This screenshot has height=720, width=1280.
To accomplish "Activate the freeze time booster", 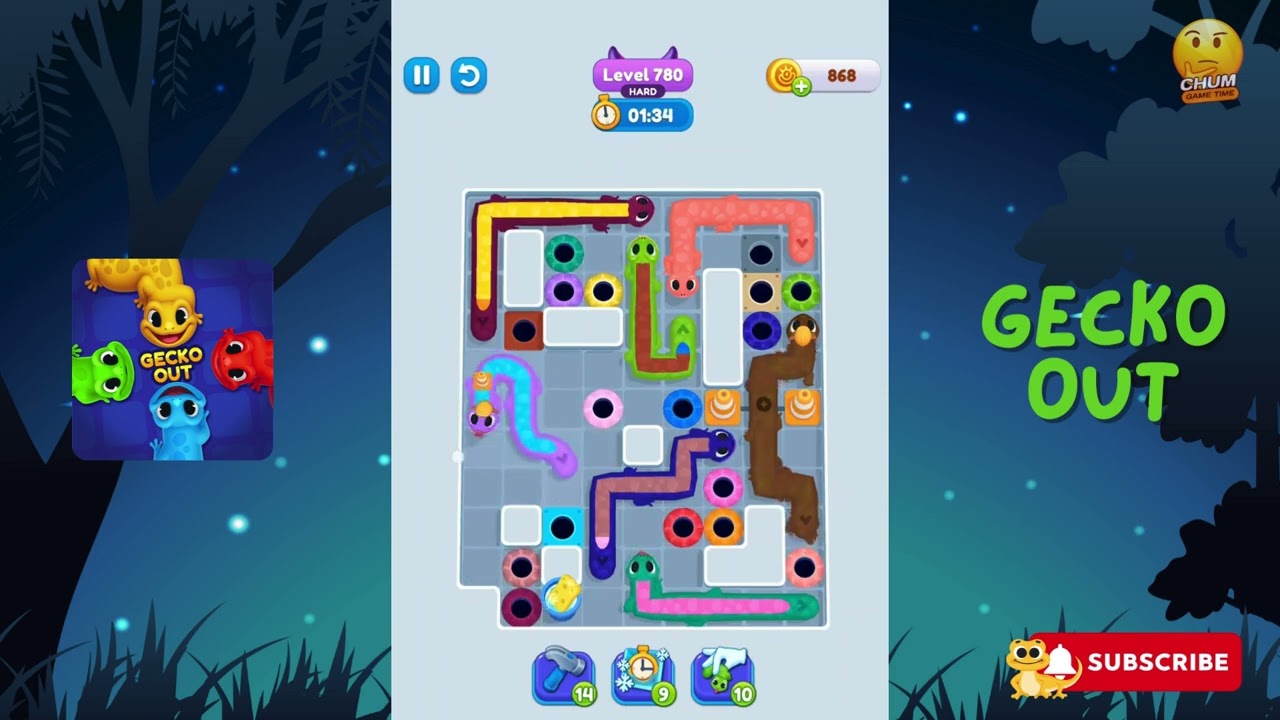I will [x=643, y=674].
